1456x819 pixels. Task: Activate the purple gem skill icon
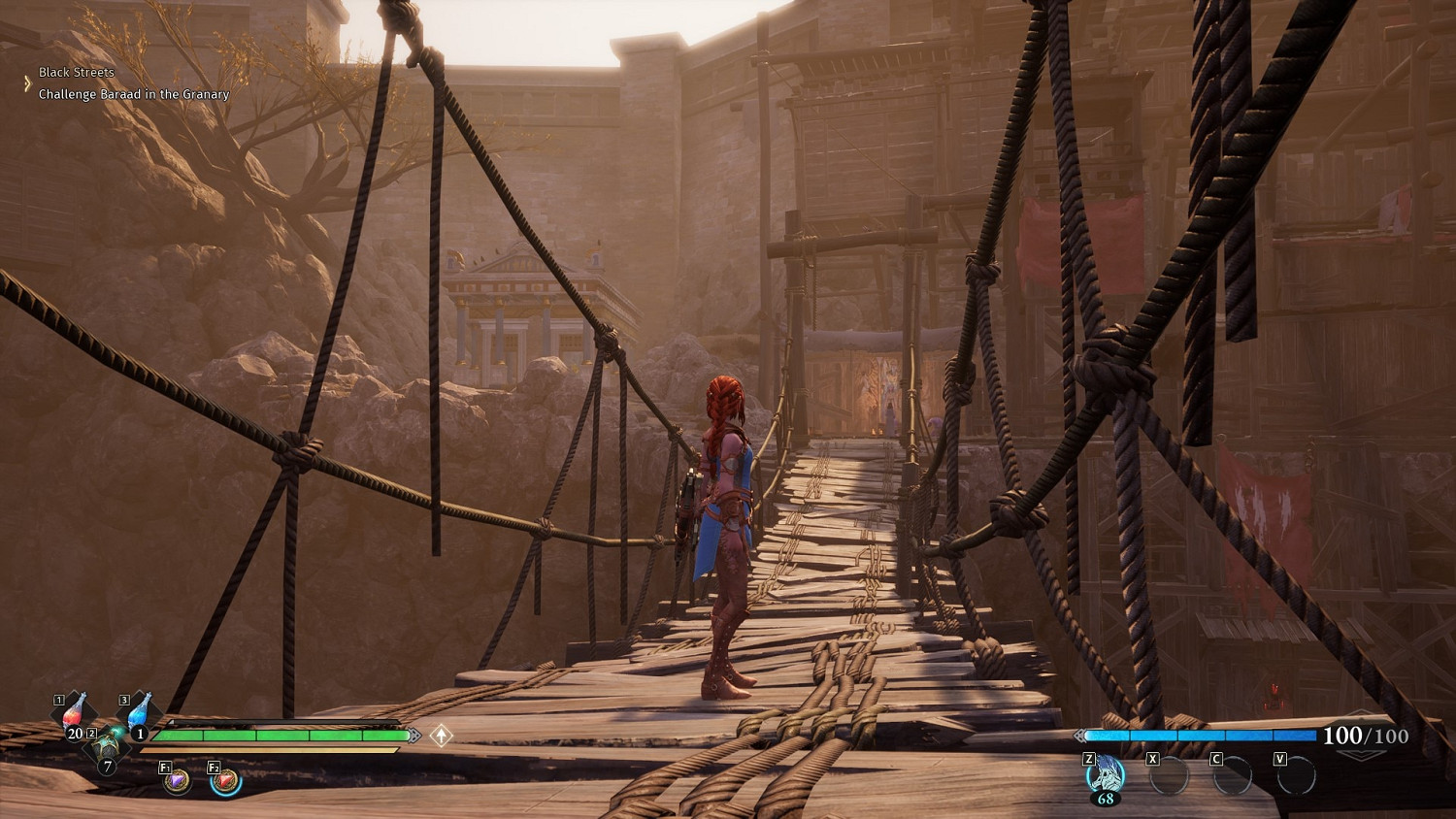177,780
